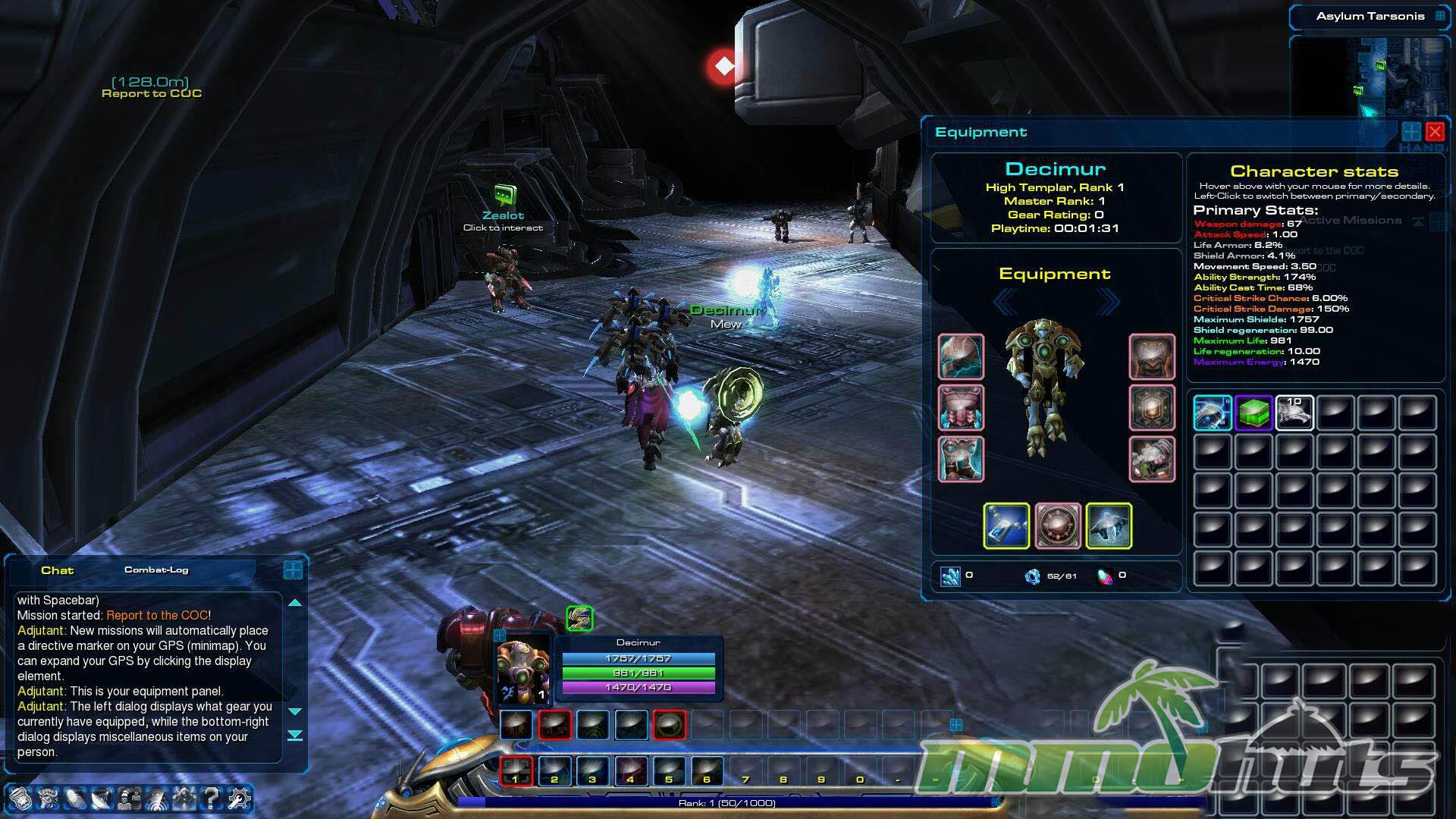Select the inventory item stacked at 10
The width and height of the screenshot is (1456, 819).
1294,413
